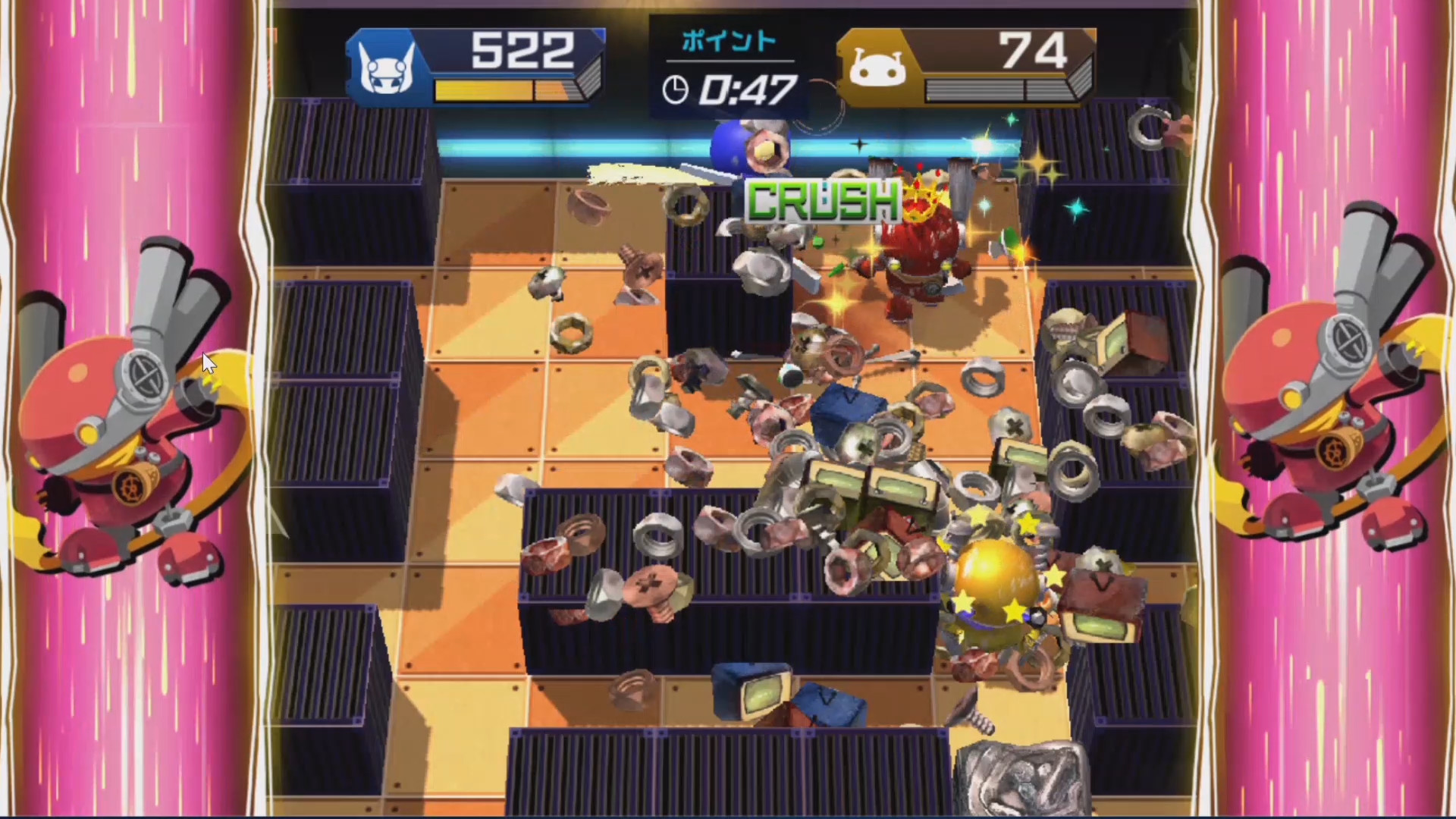1456x819 pixels.
Task: Expand the left scoreboard frame
Action: pyautogui.click(x=474, y=67)
